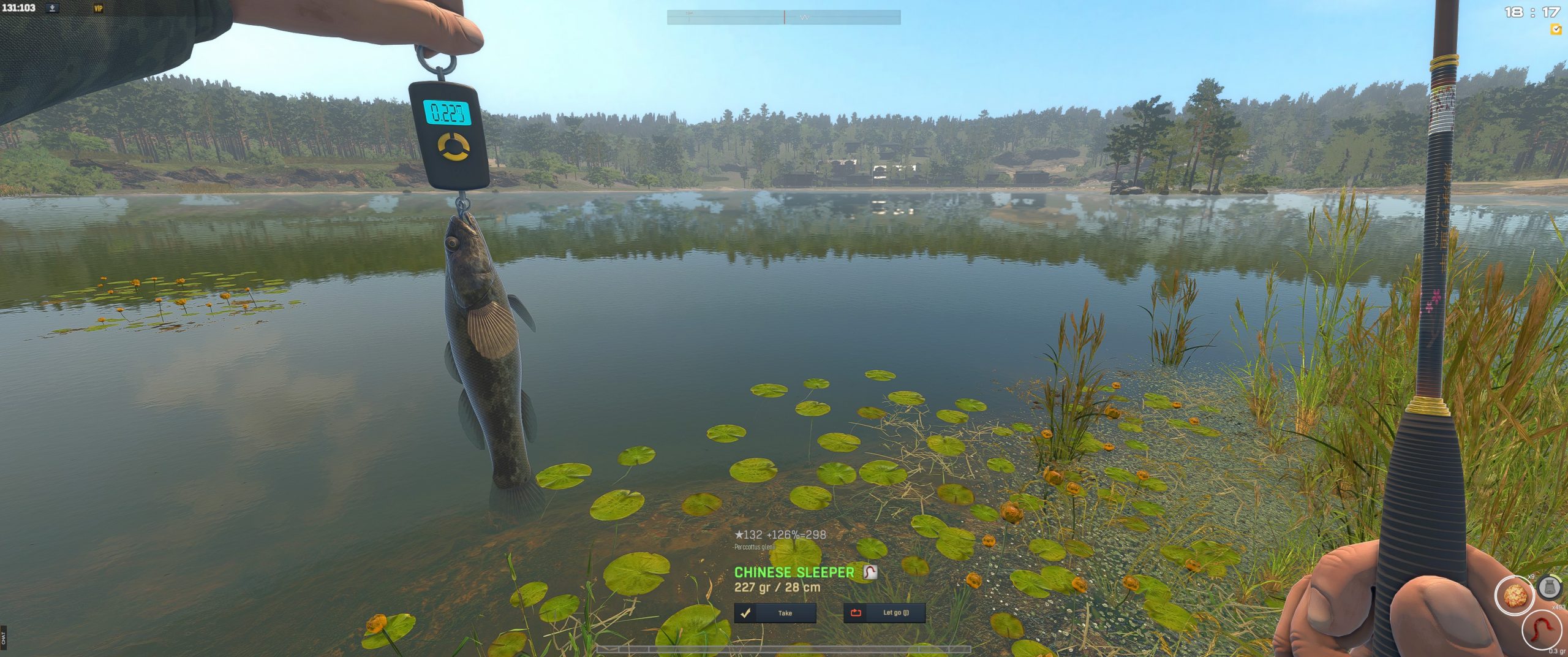The width and height of the screenshot is (1568, 657).
Task: Select the red worm bait slot
Action: 1541,631
